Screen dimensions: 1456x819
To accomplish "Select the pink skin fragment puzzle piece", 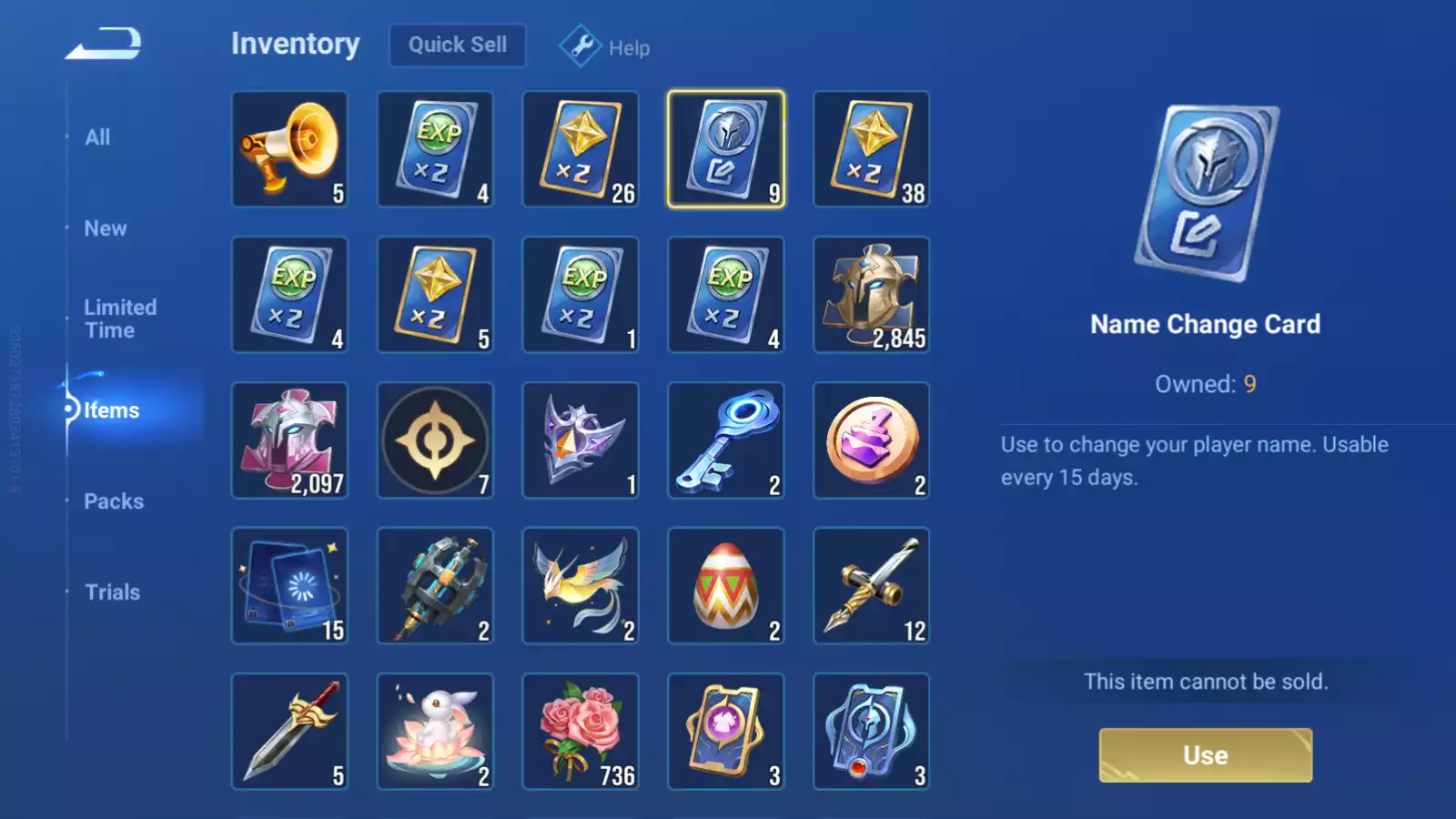I will [289, 440].
